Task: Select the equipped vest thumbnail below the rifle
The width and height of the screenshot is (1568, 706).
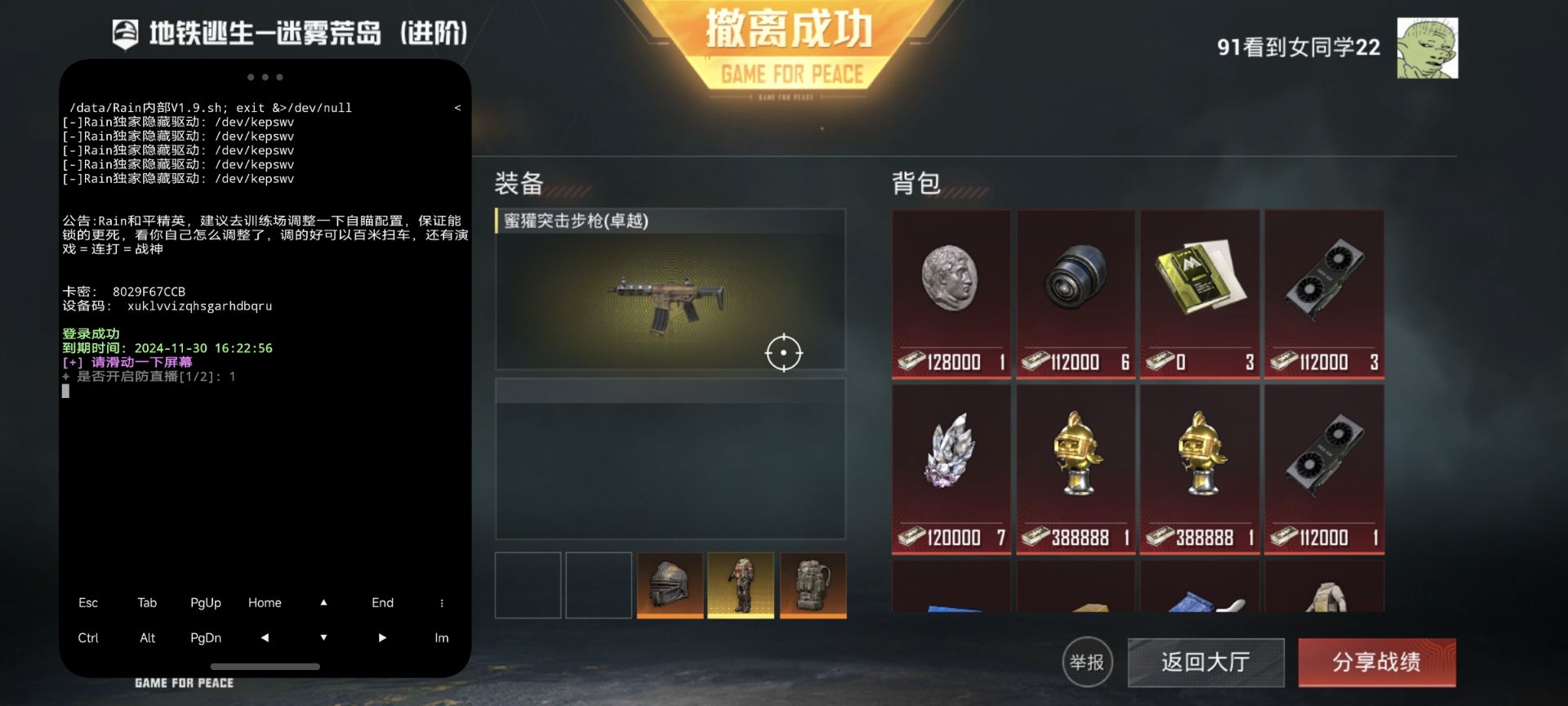Action: pos(740,585)
